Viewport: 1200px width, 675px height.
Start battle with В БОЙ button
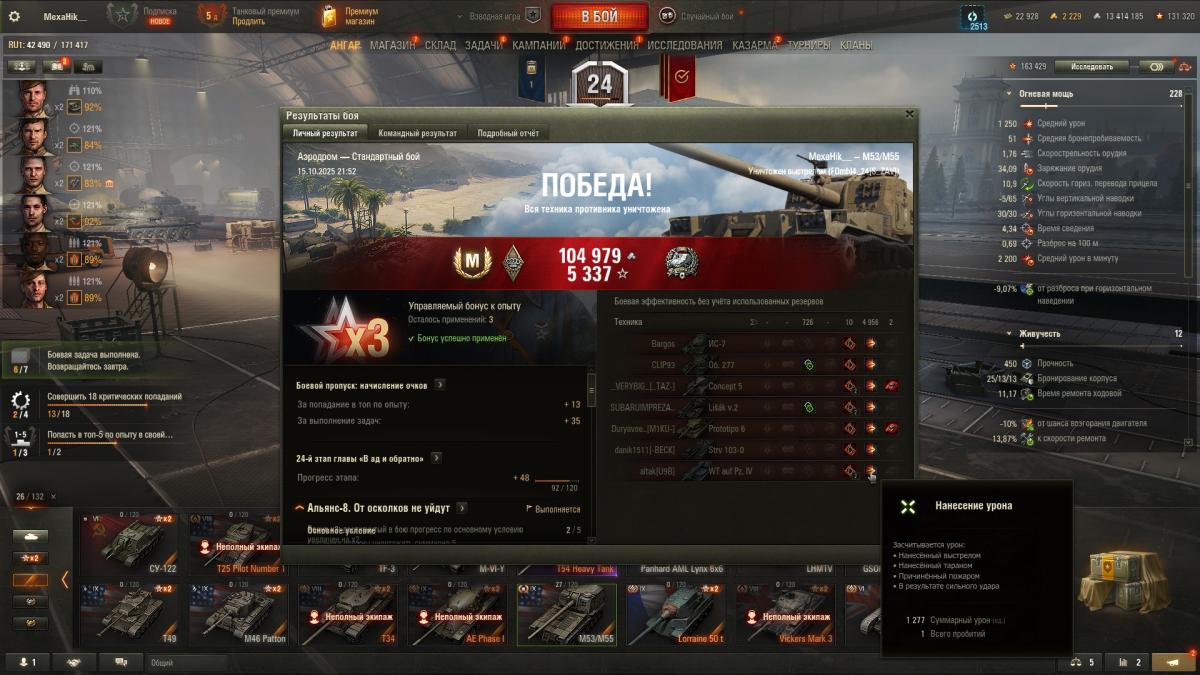click(599, 17)
